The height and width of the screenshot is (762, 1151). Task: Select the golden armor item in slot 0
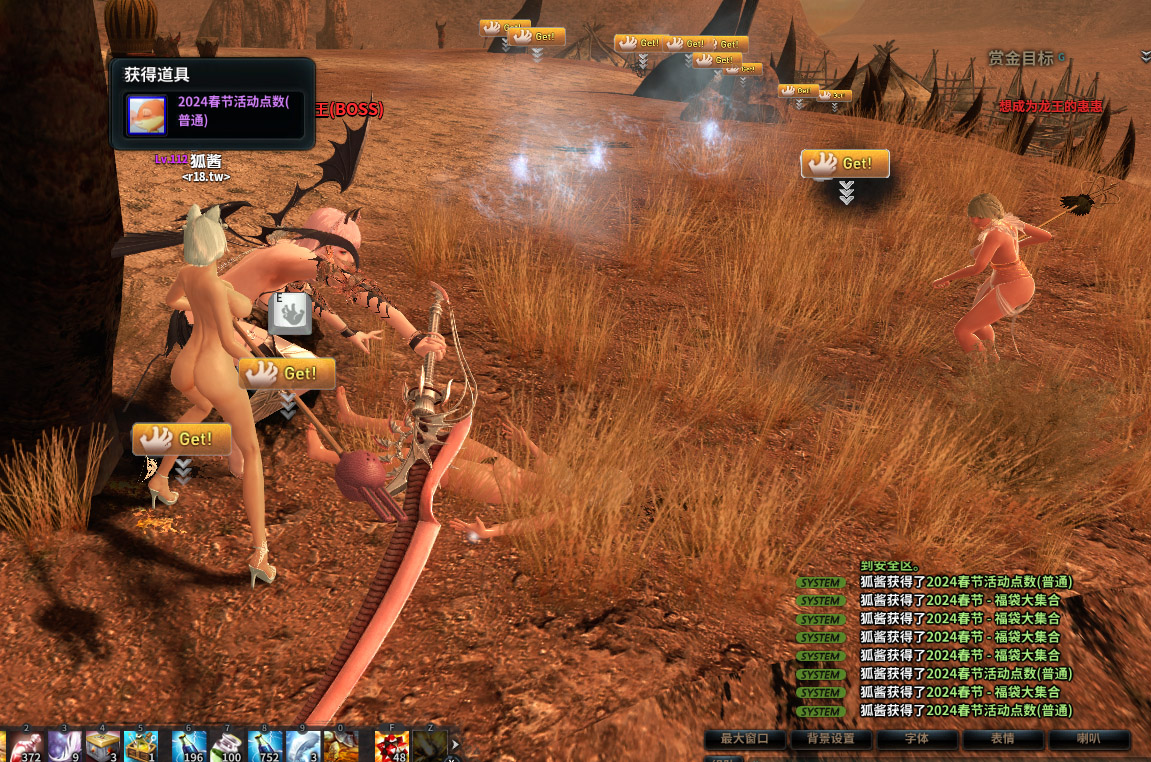pos(341,747)
